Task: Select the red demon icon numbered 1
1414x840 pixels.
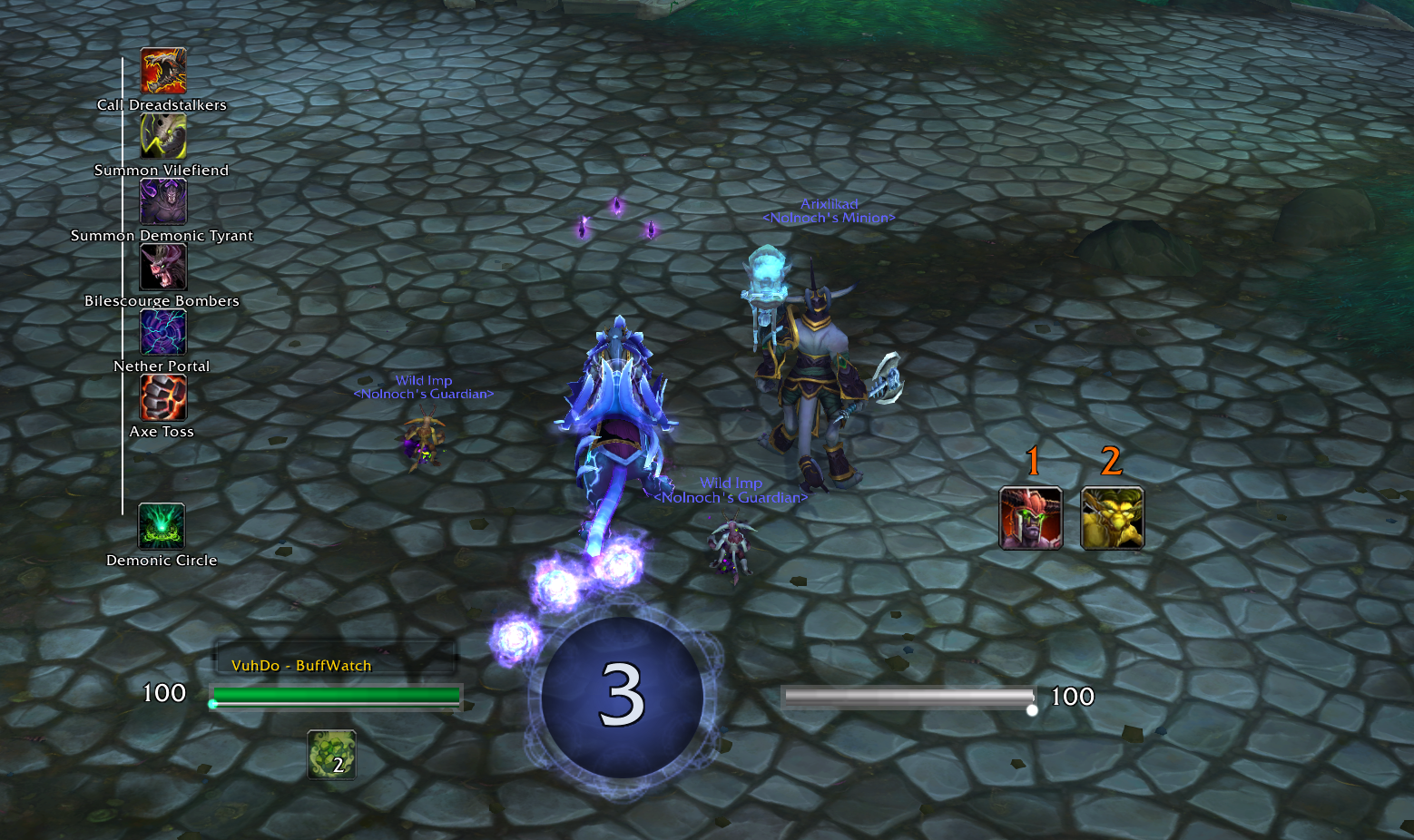Action: 1030,518
